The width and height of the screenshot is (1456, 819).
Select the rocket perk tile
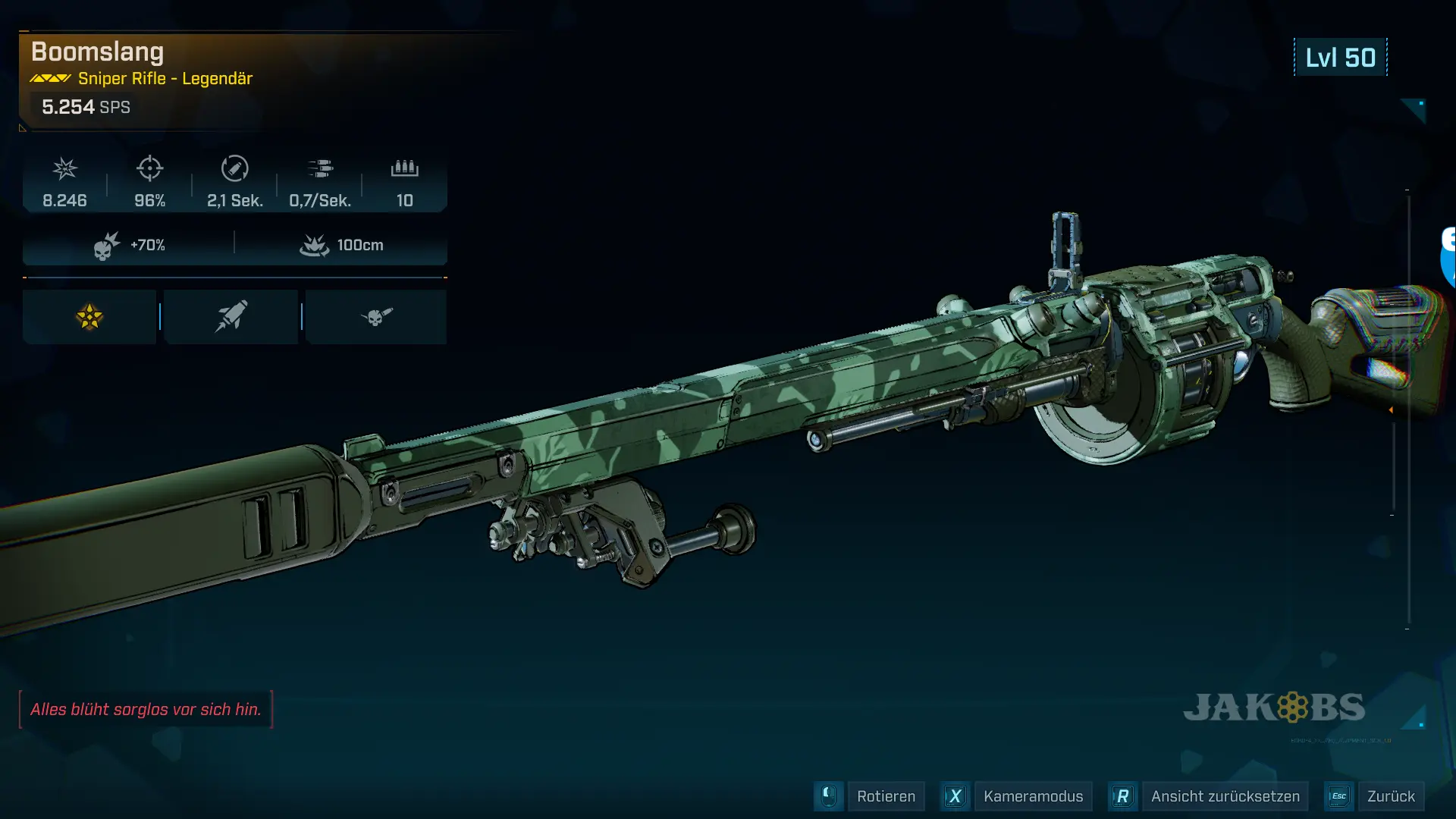click(x=231, y=317)
